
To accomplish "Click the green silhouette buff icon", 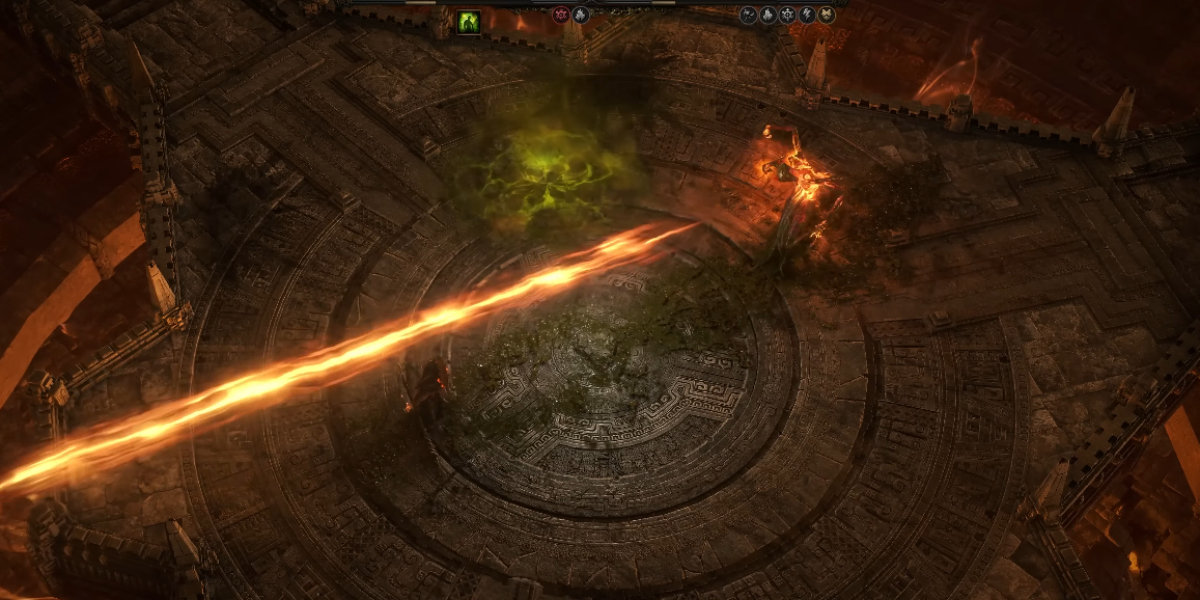I will coord(468,22).
